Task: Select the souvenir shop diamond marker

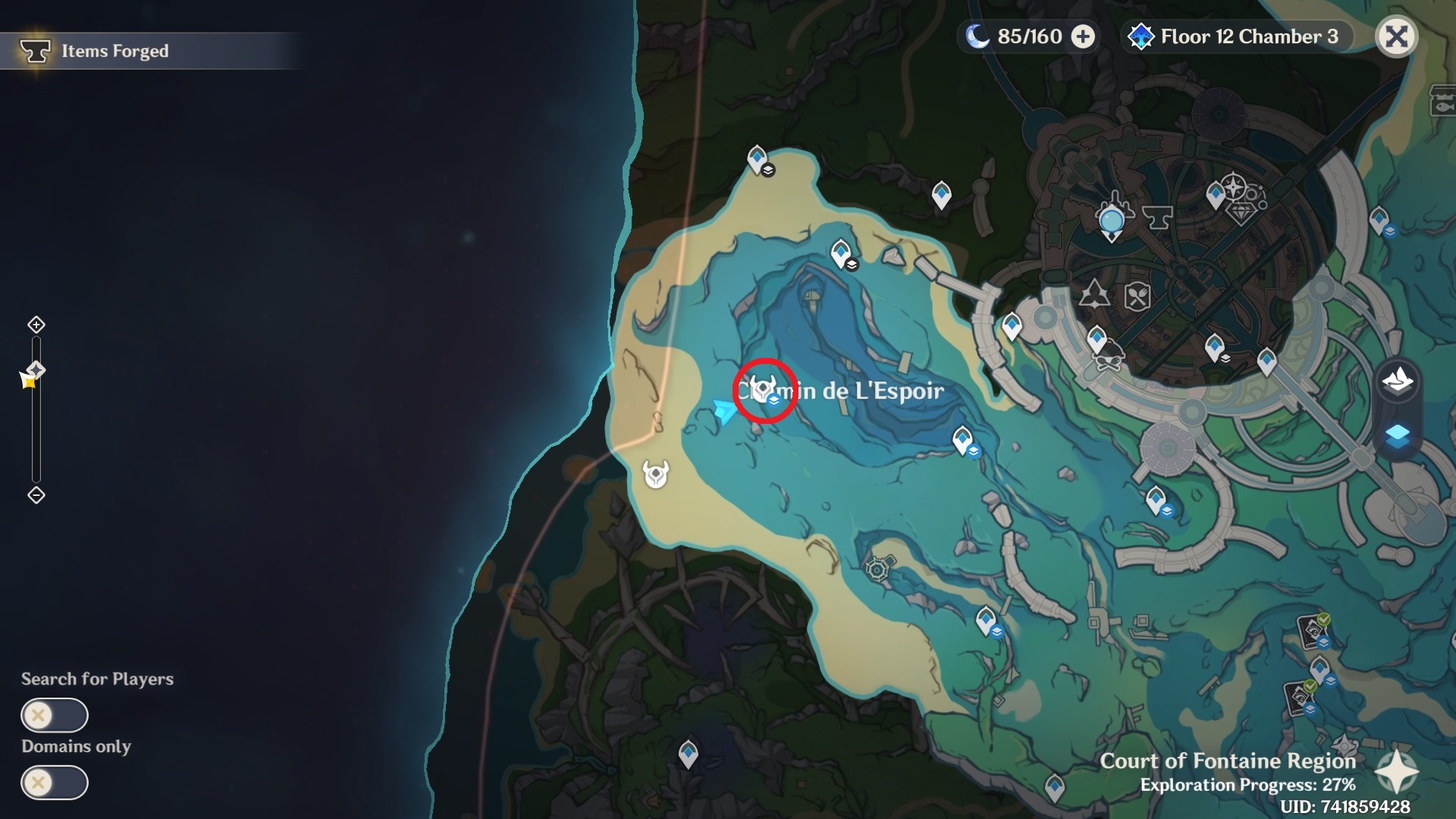Action: click(x=1241, y=215)
